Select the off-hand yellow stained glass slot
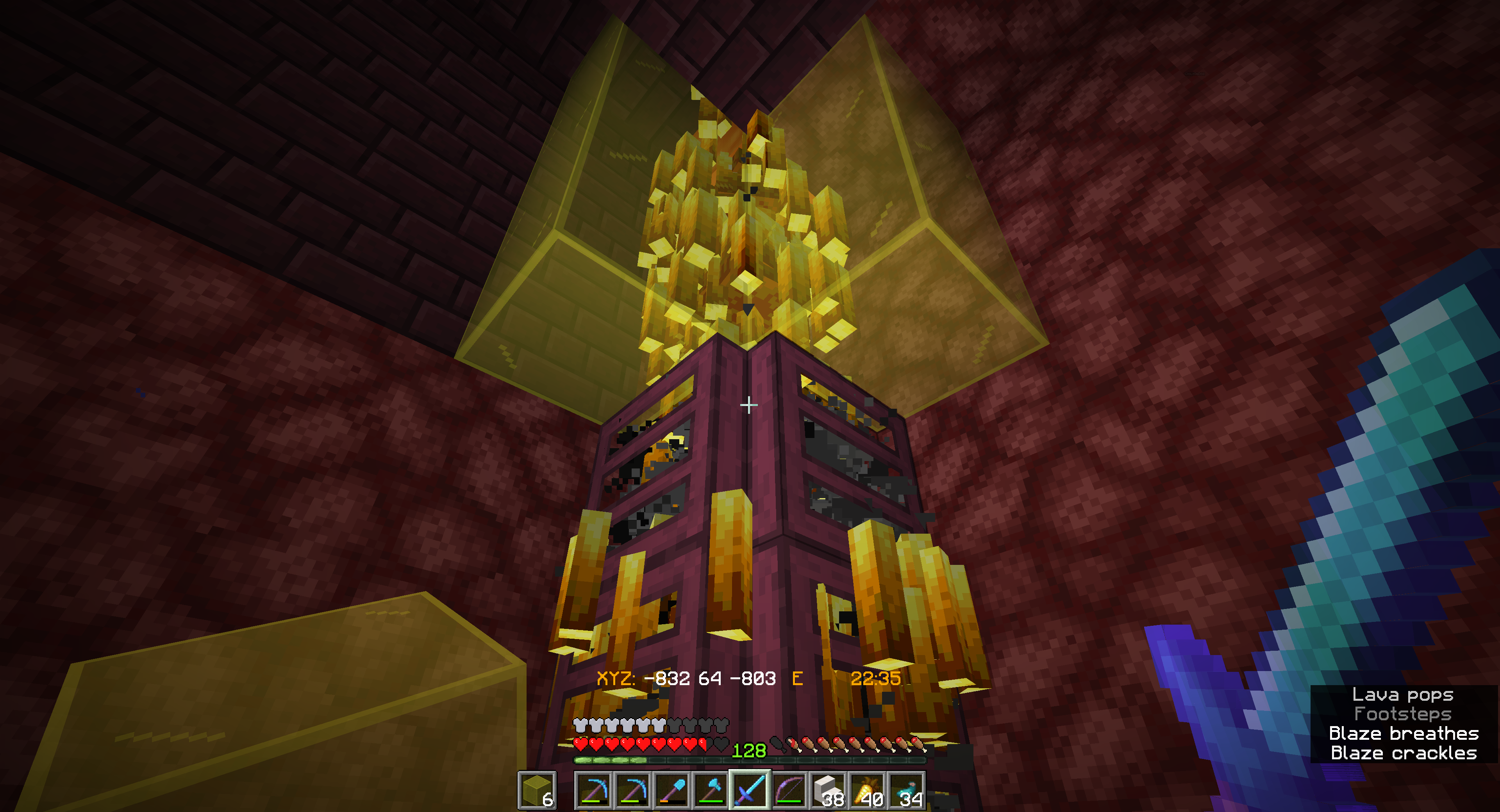The height and width of the screenshot is (812, 1500). tap(537, 790)
